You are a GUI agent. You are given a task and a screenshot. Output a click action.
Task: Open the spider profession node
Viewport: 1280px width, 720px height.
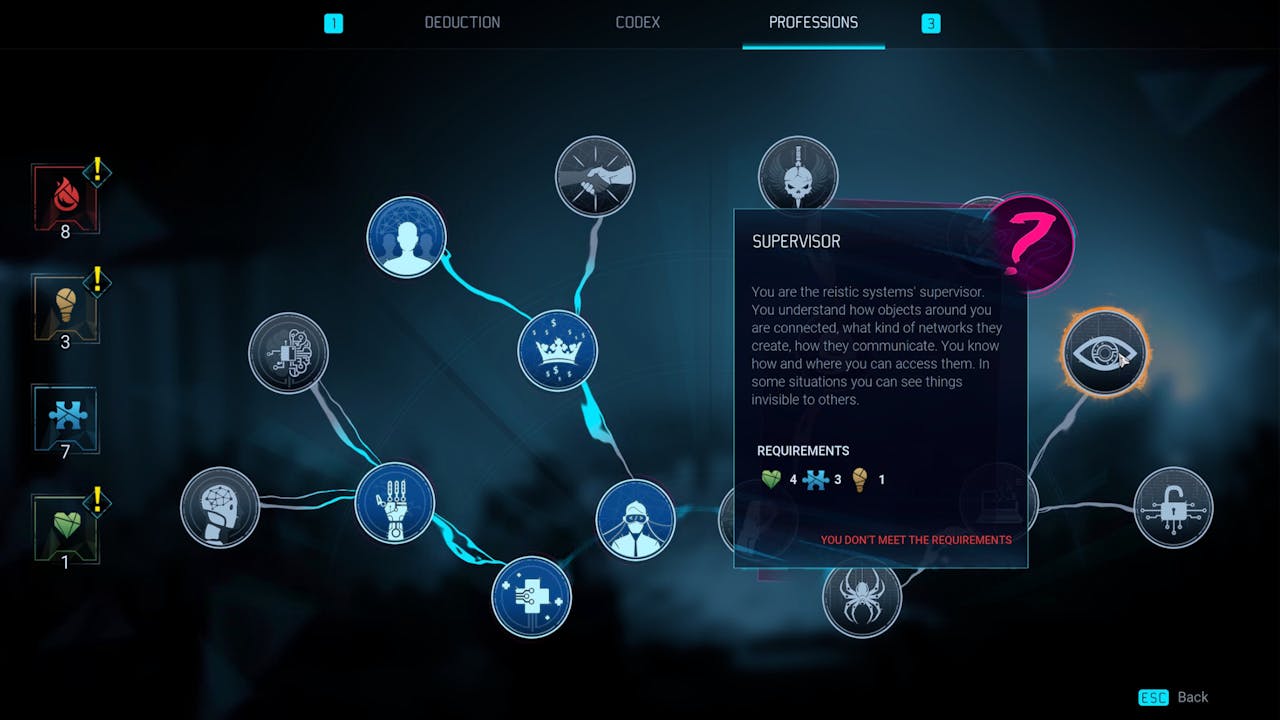[x=864, y=597]
